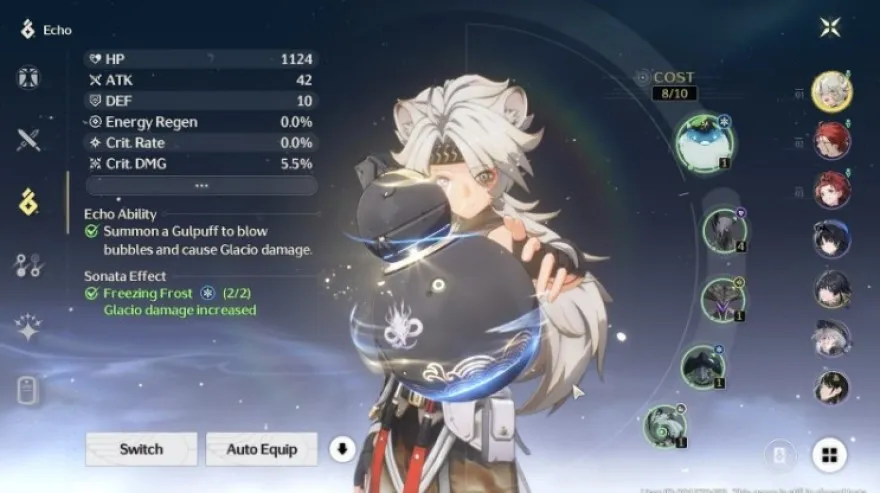Switch to the connected-nodes Forte tab
Screen dimensions: 880x493
pos(28,265)
